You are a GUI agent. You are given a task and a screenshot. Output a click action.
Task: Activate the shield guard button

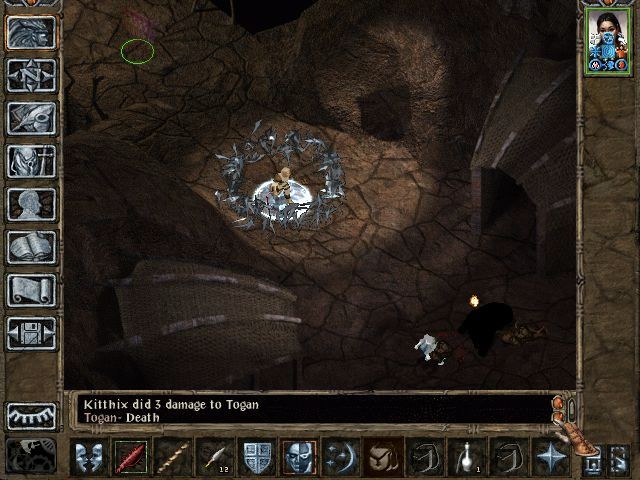coord(257,457)
